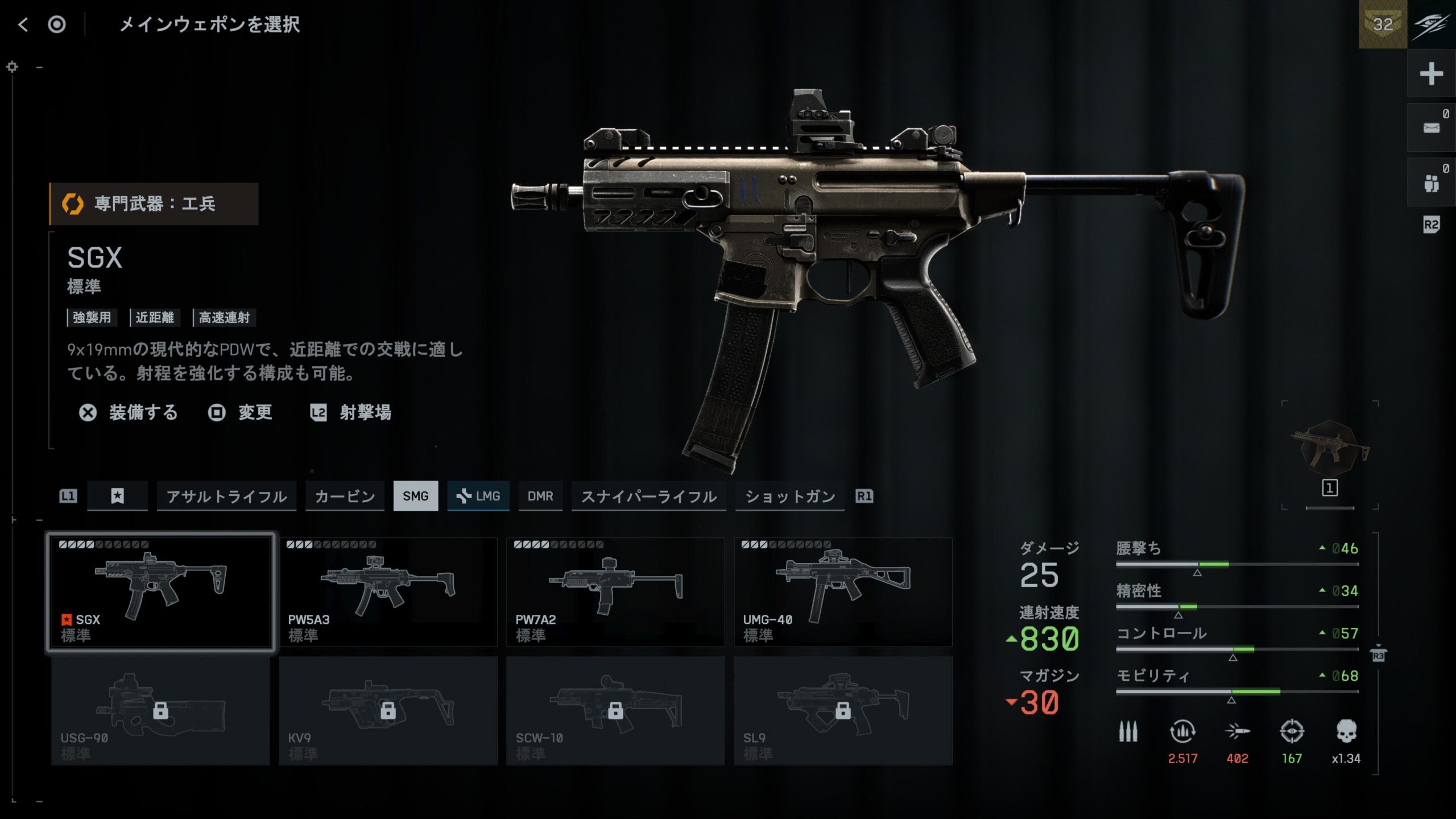The height and width of the screenshot is (819, 1456).
Task: Switch to the アサルトライフル tab
Action: (x=226, y=496)
